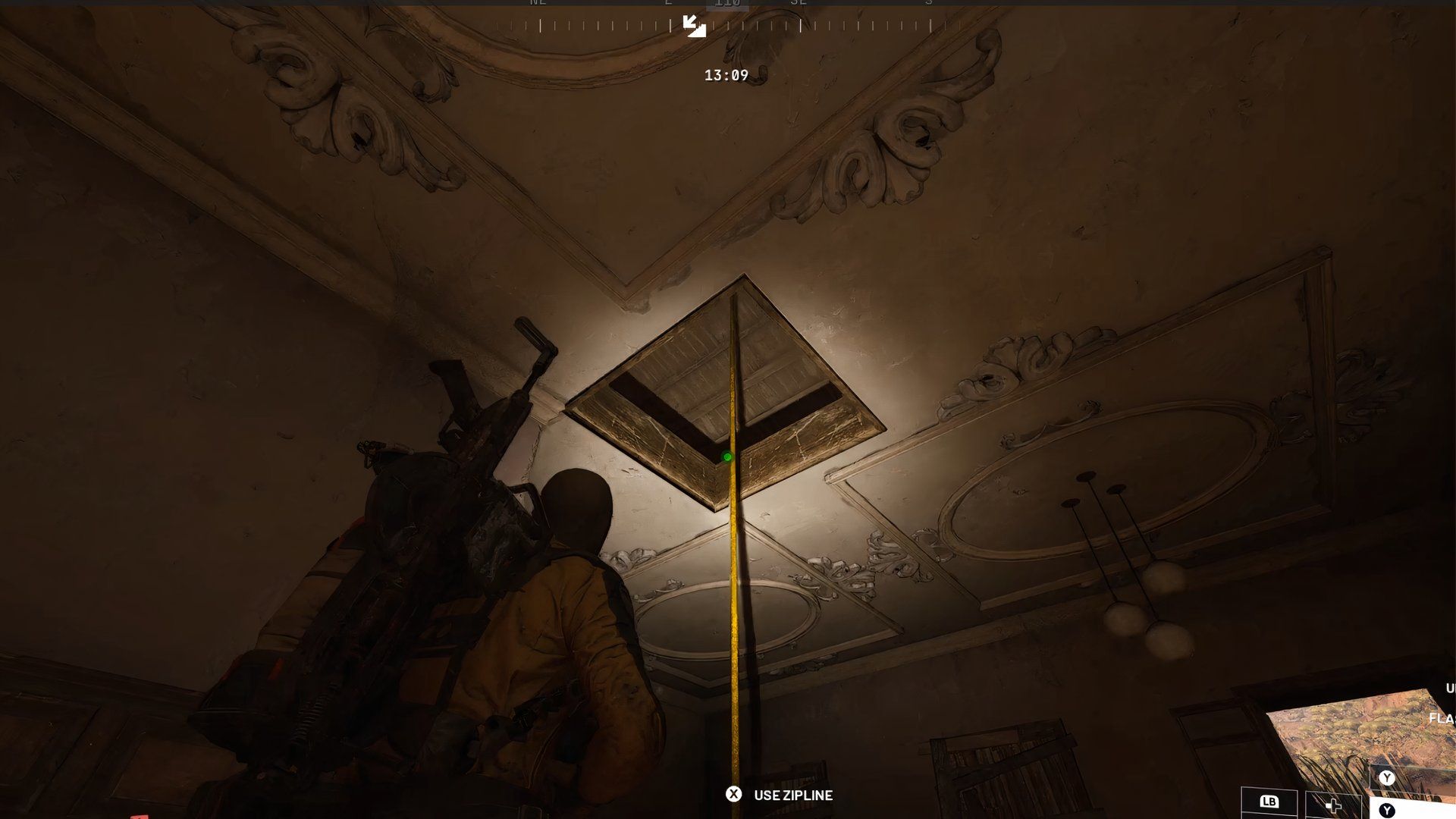Activate the 110 heading marker on compass
Image resolution: width=1456 pixels, height=819 pixels.
coord(726,4)
